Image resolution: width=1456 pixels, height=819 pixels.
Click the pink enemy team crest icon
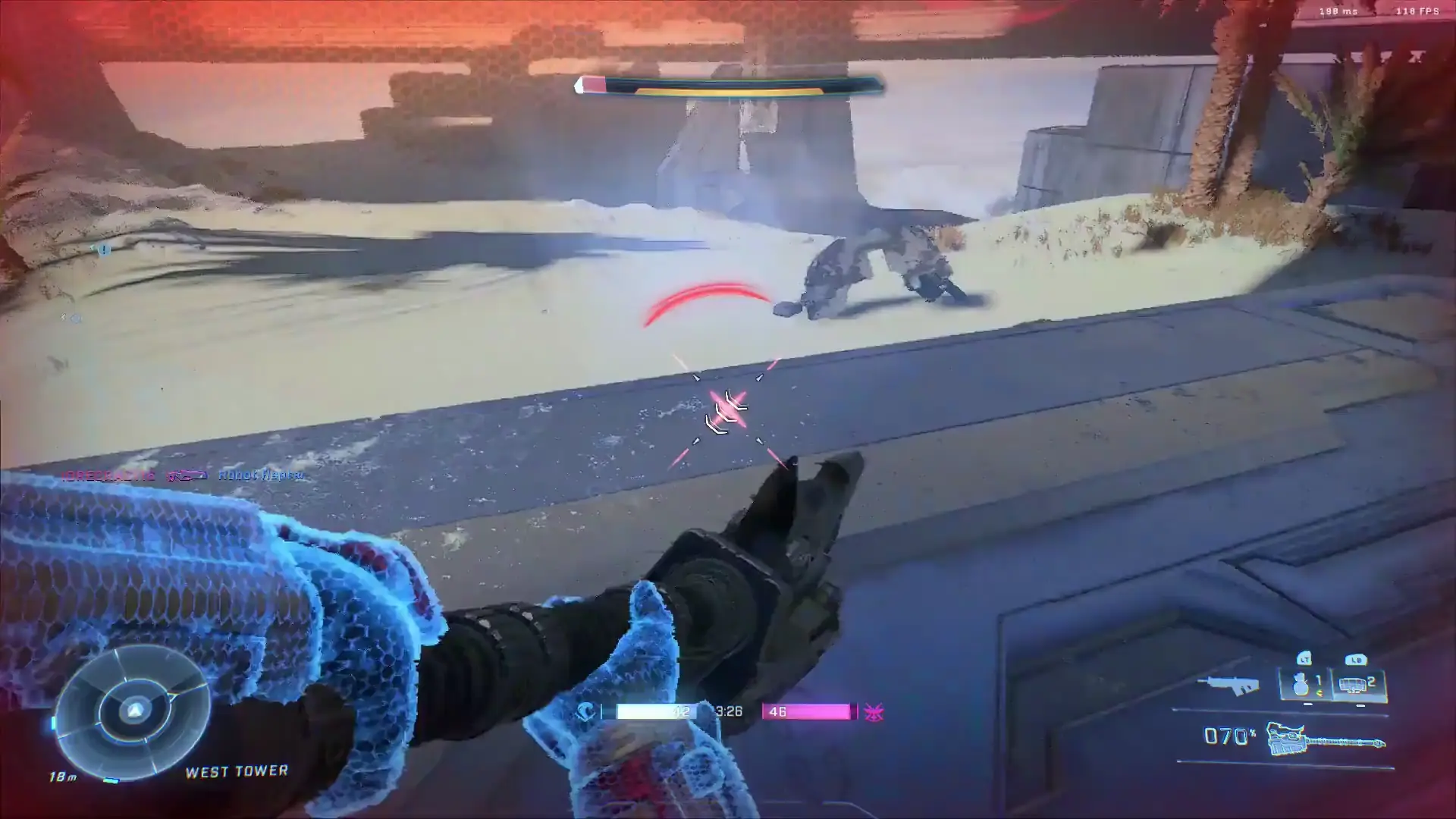point(874,712)
